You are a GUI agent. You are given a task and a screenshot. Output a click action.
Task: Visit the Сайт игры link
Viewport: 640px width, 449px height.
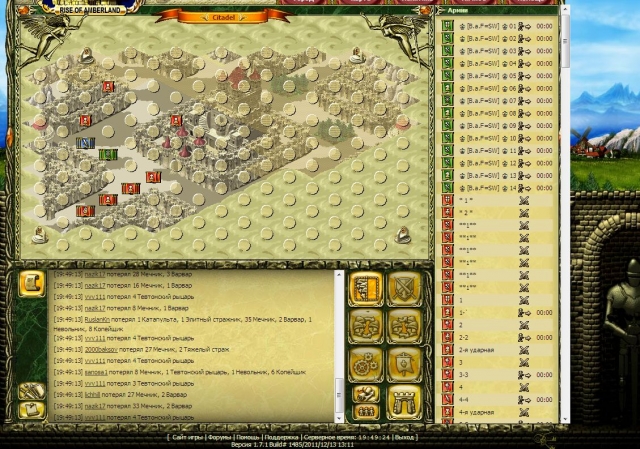[188, 437]
